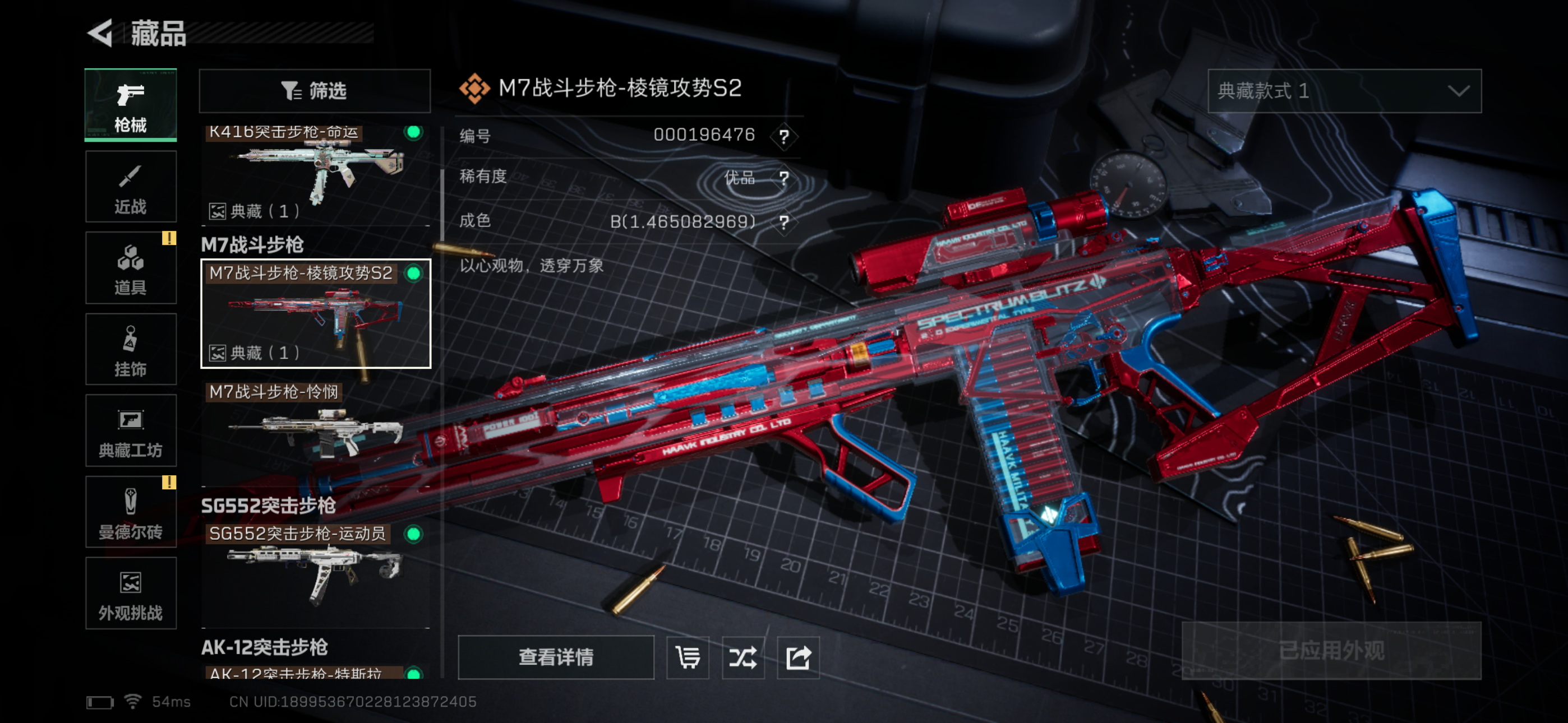1568x723 pixels.
Task: Open 查看详情 to view details
Action: pyautogui.click(x=556, y=657)
